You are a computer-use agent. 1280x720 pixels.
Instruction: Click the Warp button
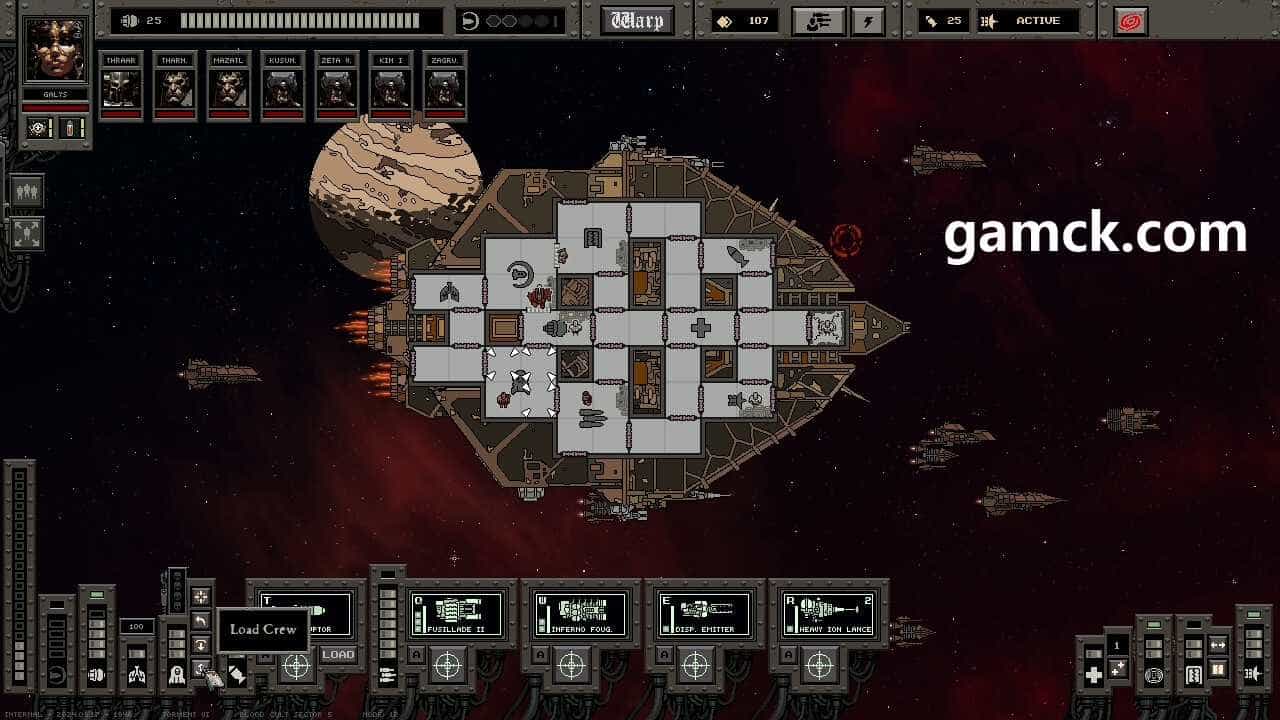pyautogui.click(x=637, y=21)
